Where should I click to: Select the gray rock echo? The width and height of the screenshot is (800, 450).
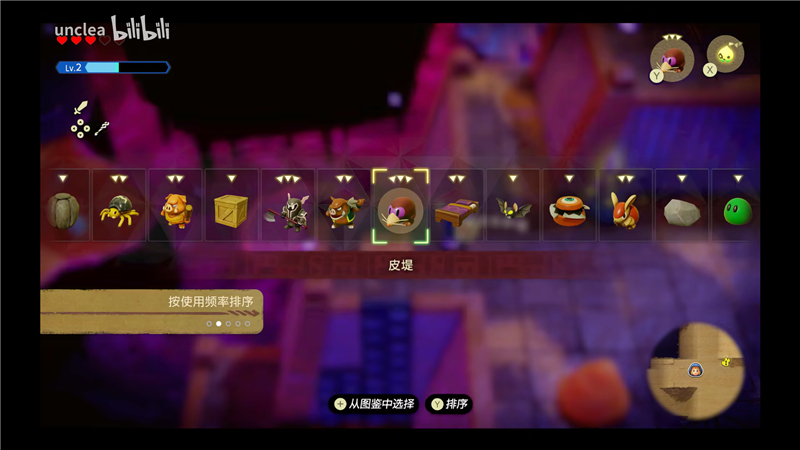click(x=681, y=210)
